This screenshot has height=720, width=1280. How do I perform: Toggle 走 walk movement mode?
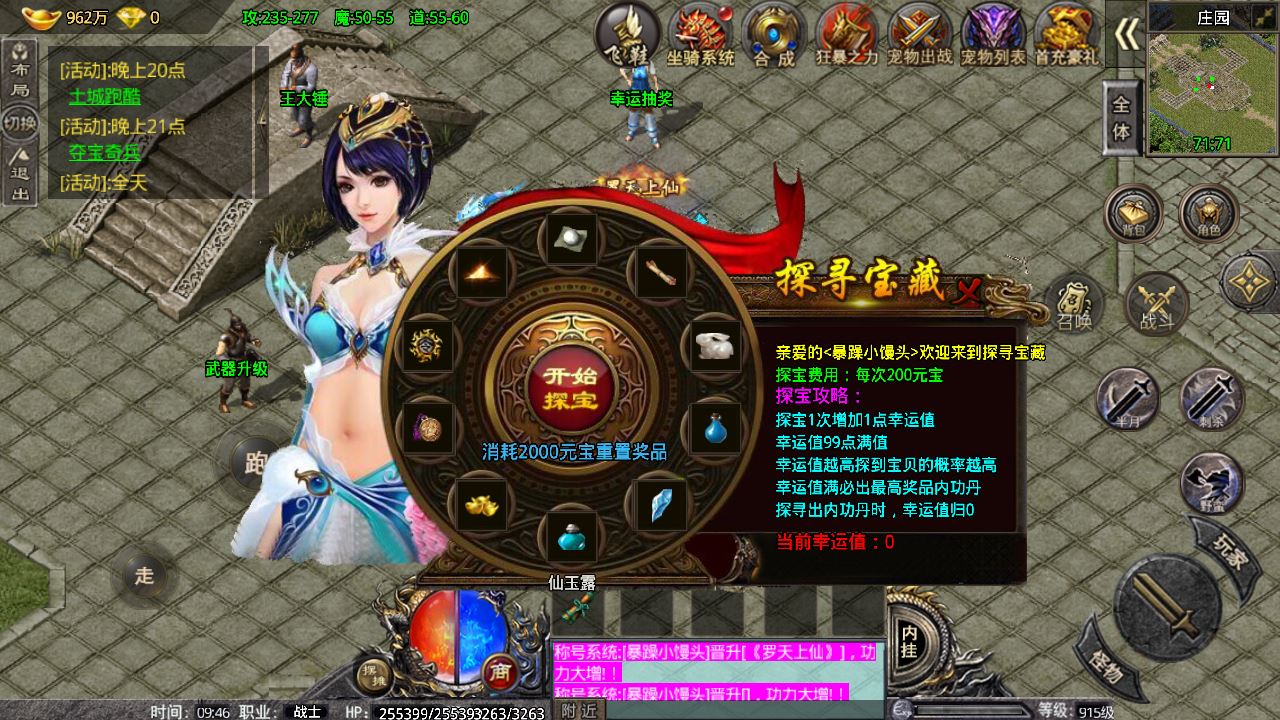coord(143,575)
